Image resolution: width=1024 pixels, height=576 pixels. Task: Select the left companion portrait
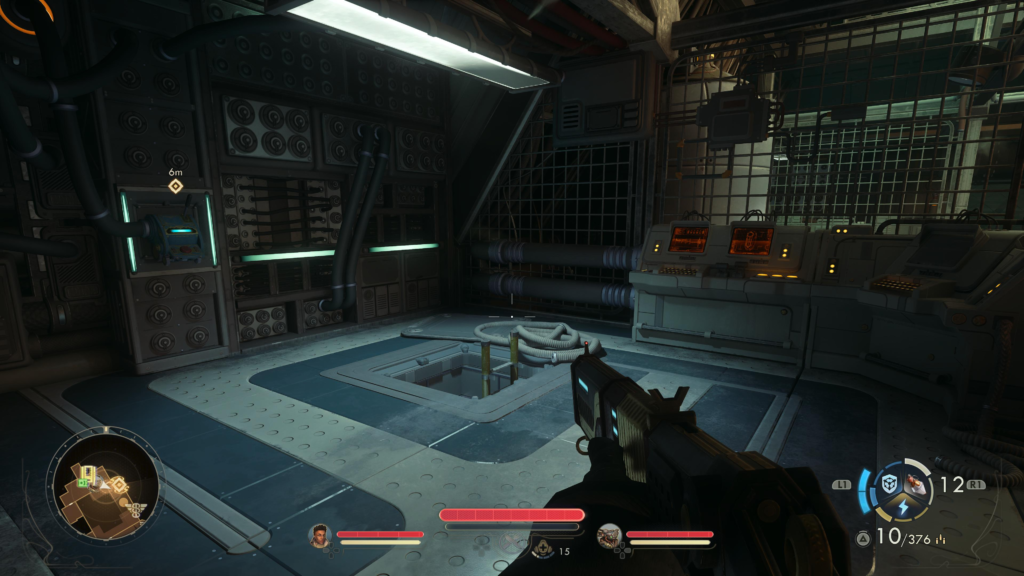click(319, 536)
